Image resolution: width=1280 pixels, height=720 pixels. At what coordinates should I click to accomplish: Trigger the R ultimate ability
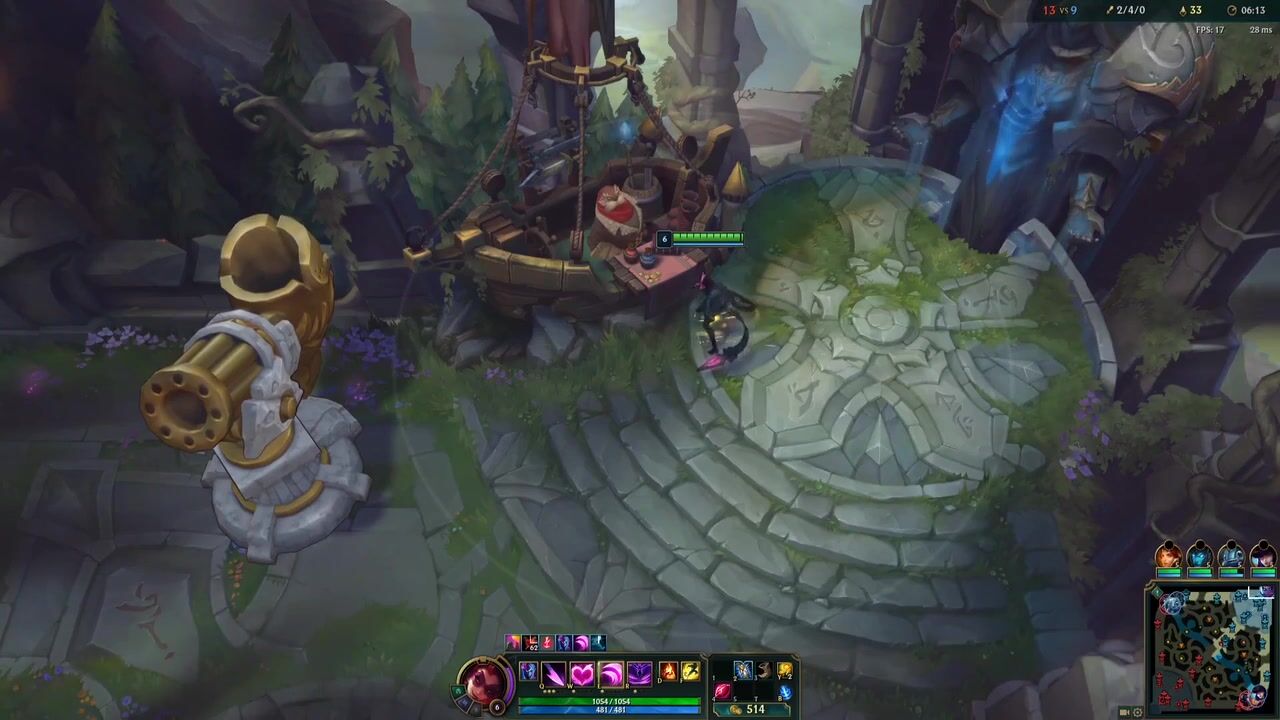(638, 674)
